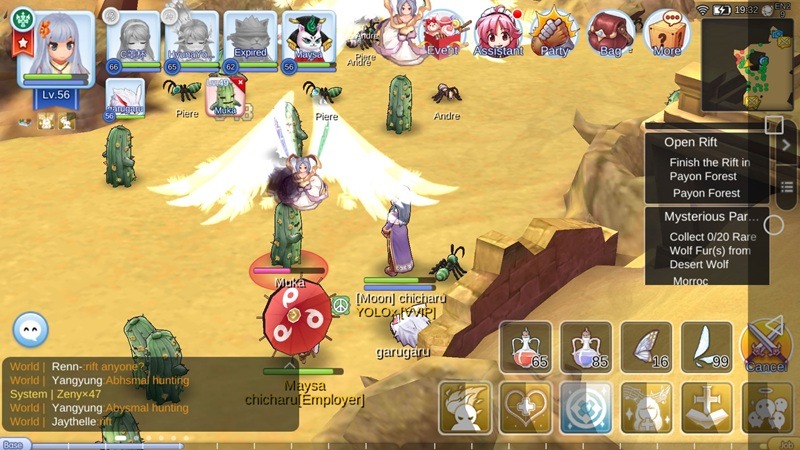Cancel auto-battle with crossed swords button
The width and height of the screenshot is (800, 450).
[x=766, y=347]
